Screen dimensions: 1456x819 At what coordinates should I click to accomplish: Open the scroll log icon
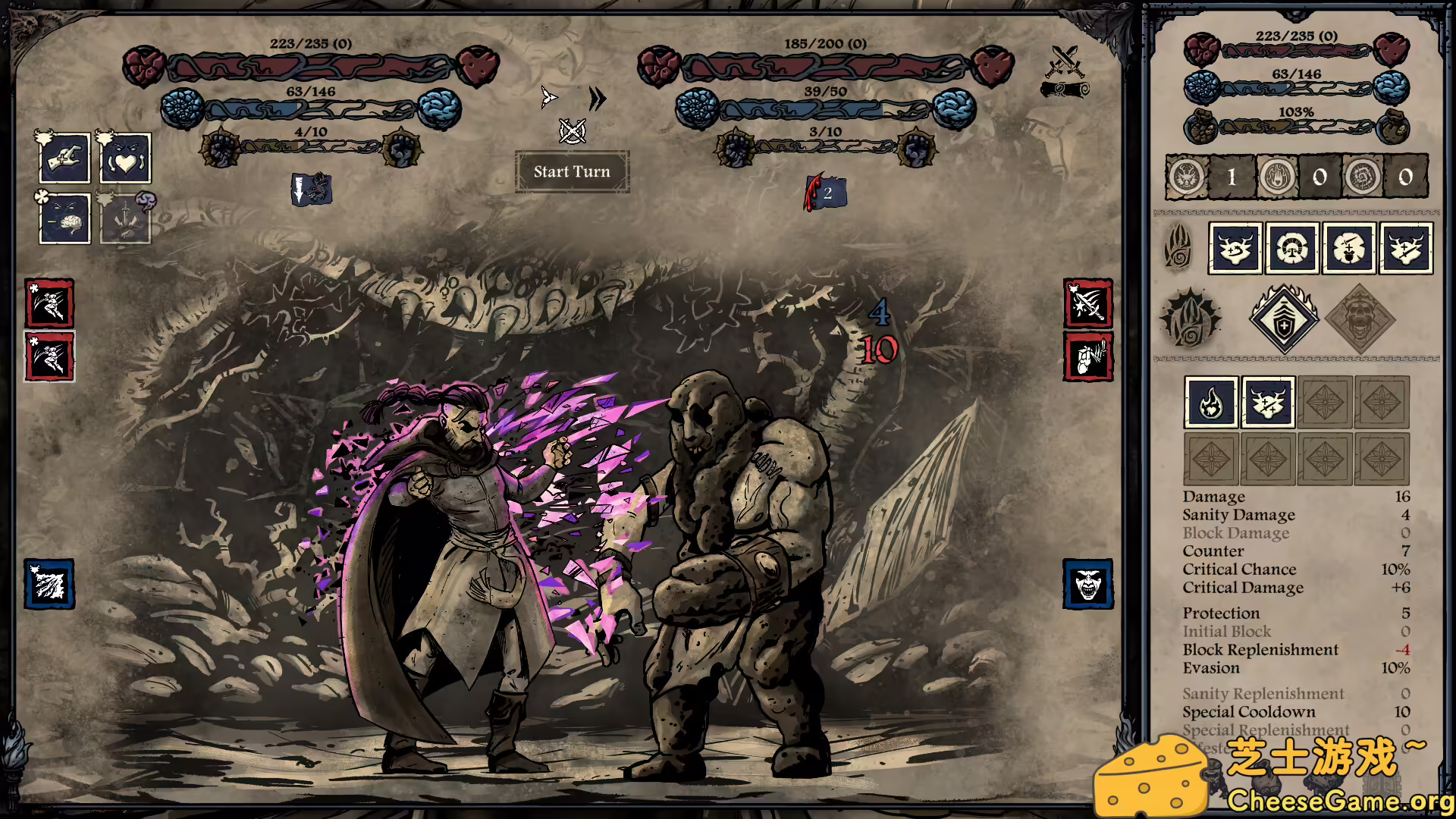pyautogui.click(x=1065, y=90)
